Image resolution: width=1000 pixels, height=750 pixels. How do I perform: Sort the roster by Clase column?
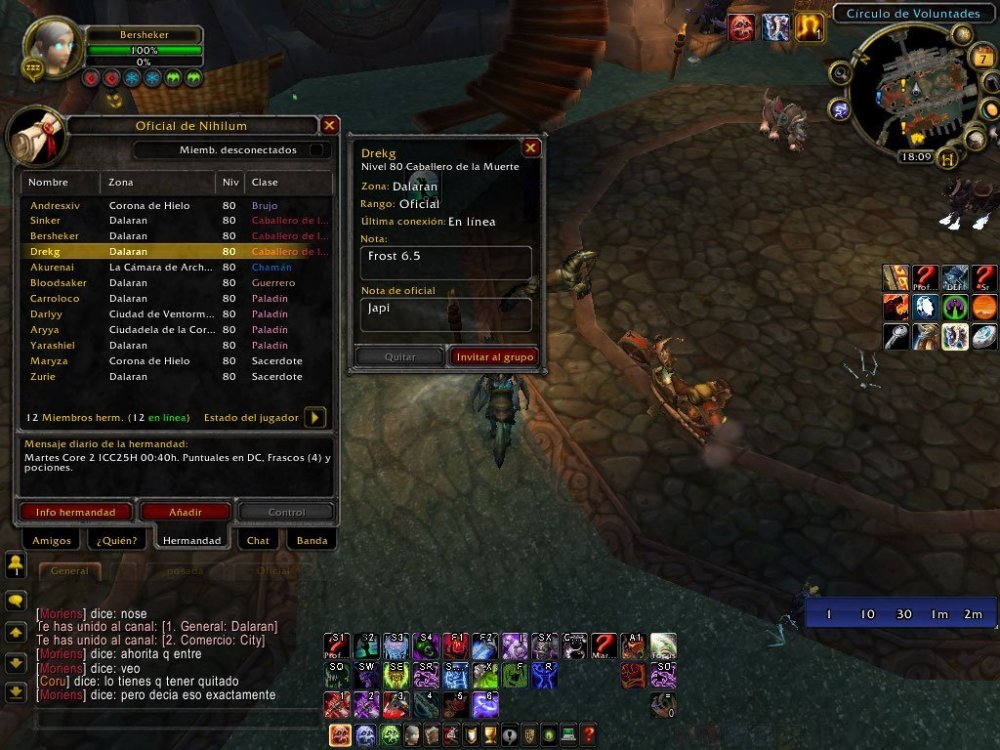point(288,183)
